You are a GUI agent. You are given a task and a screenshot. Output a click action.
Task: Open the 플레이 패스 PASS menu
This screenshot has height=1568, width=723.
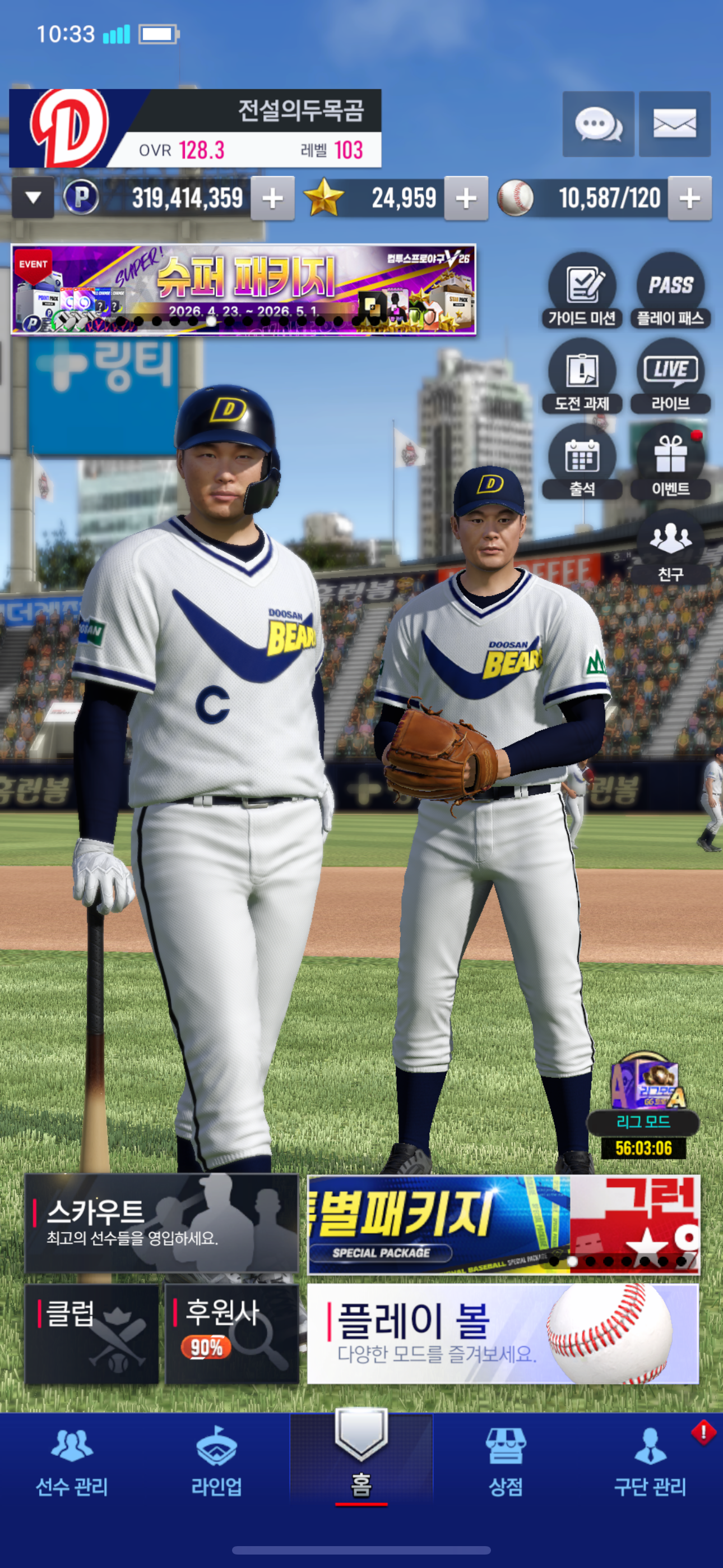[x=670, y=290]
